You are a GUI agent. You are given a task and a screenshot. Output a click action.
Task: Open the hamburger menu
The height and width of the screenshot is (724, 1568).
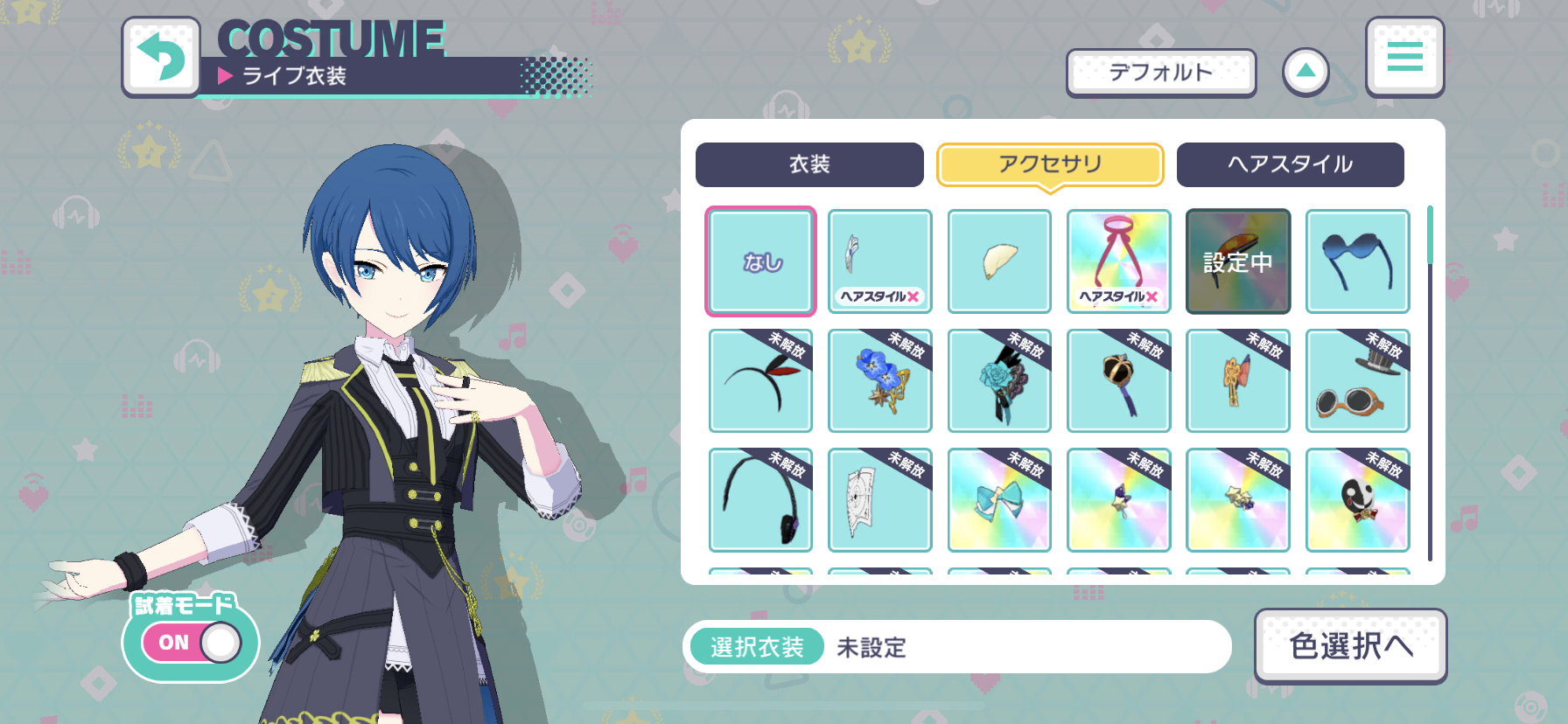coord(1404,57)
